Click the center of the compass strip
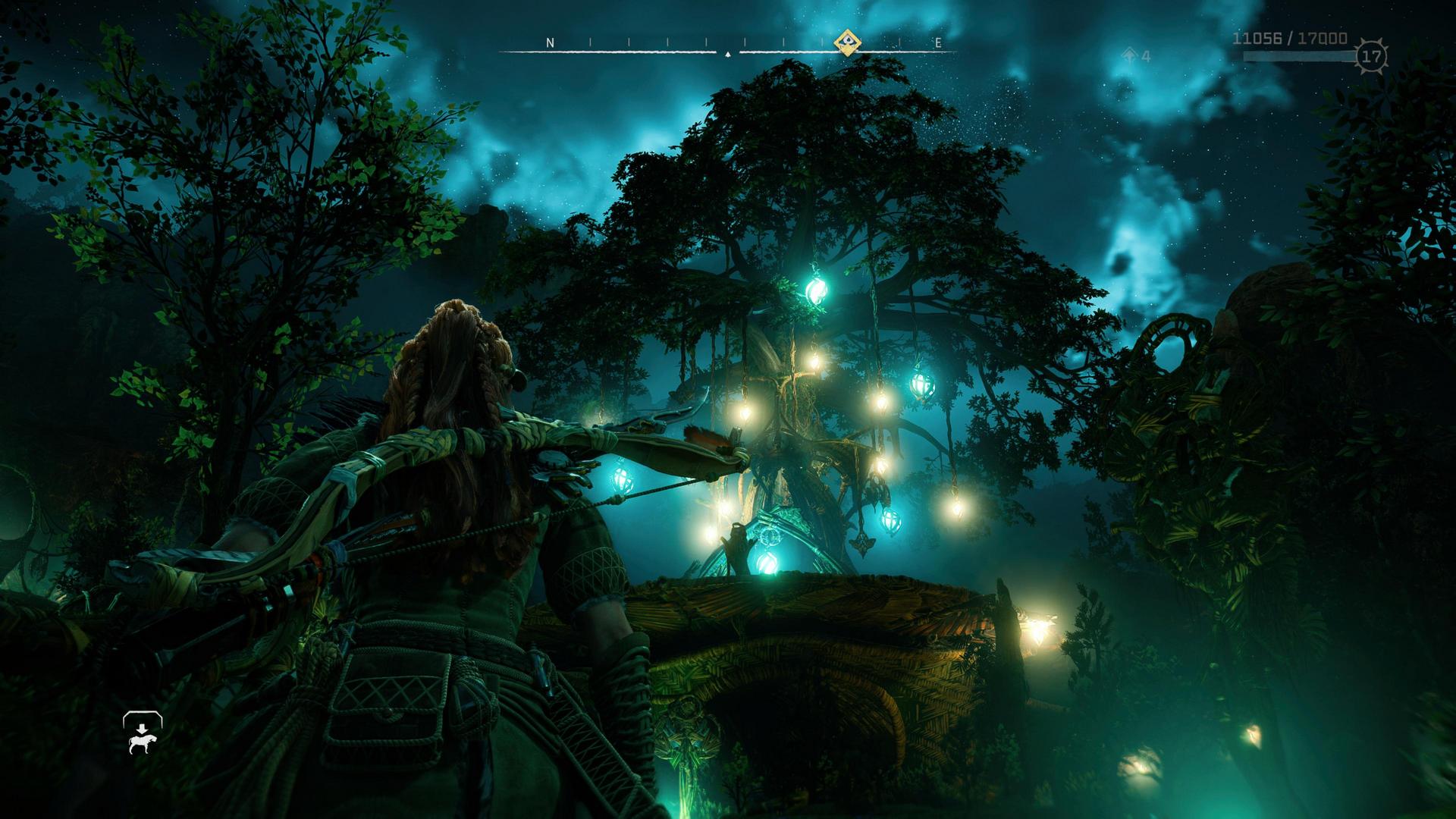The width and height of the screenshot is (1456, 819). tap(726, 44)
